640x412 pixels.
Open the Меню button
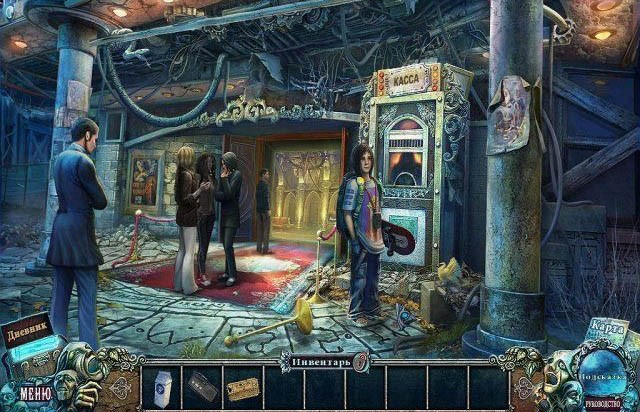click(34, 392)
